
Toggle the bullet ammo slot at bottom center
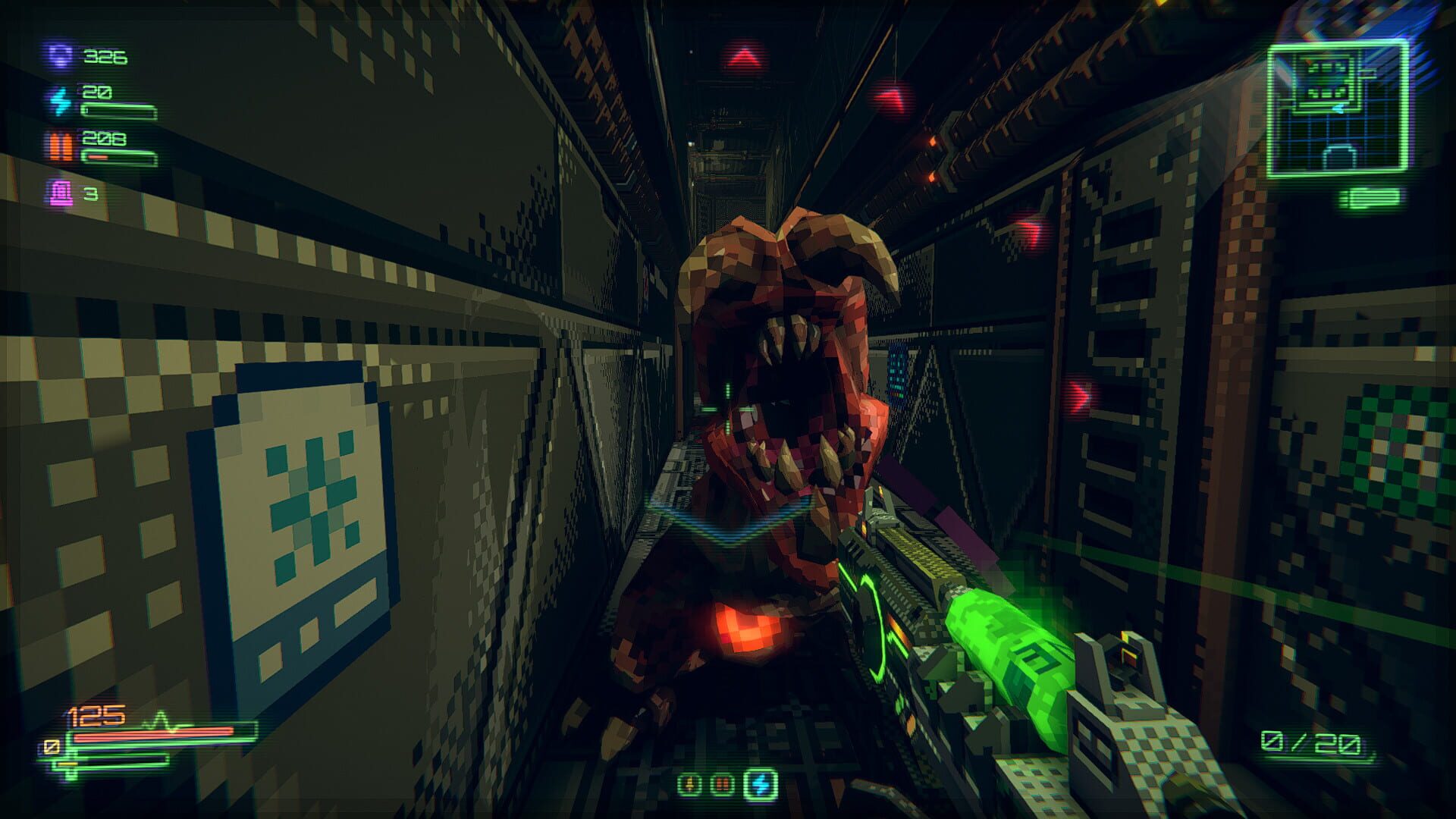pos(689,785)
